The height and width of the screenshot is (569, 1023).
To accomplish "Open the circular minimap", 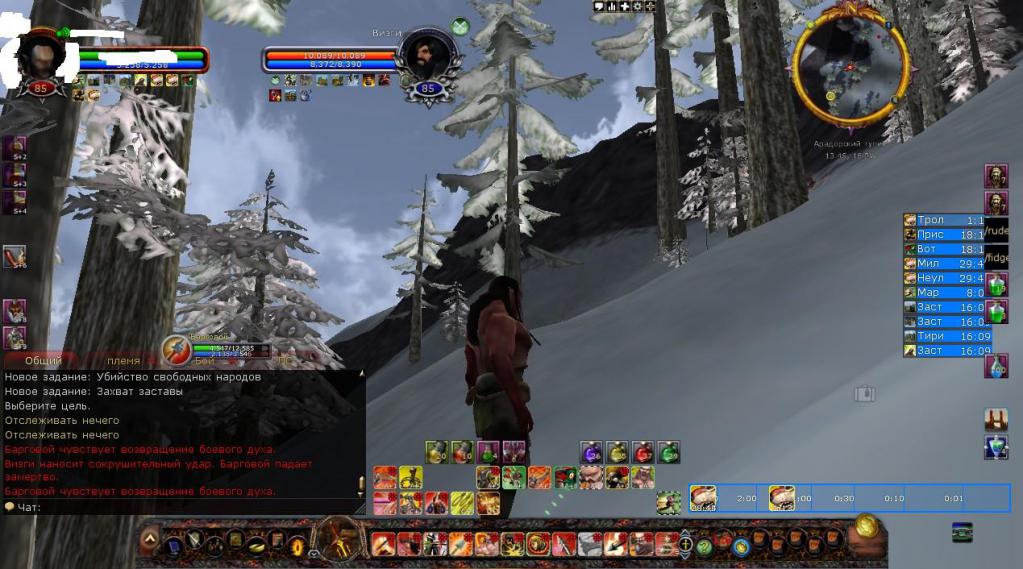I will pyautogui.click(x=850, y=64).
